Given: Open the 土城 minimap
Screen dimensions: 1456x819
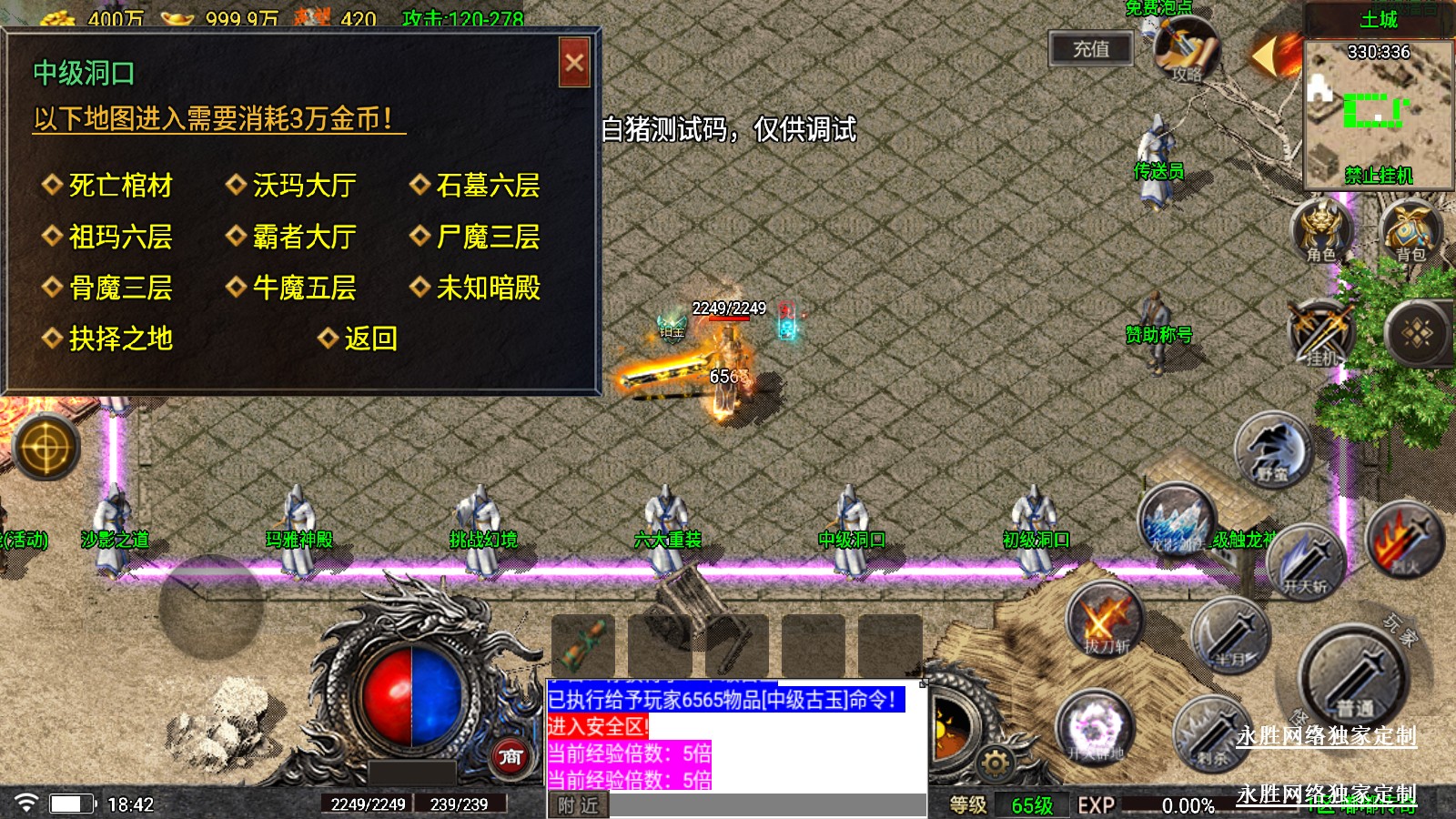Looking at the screenshot, I should (1378, 114).
